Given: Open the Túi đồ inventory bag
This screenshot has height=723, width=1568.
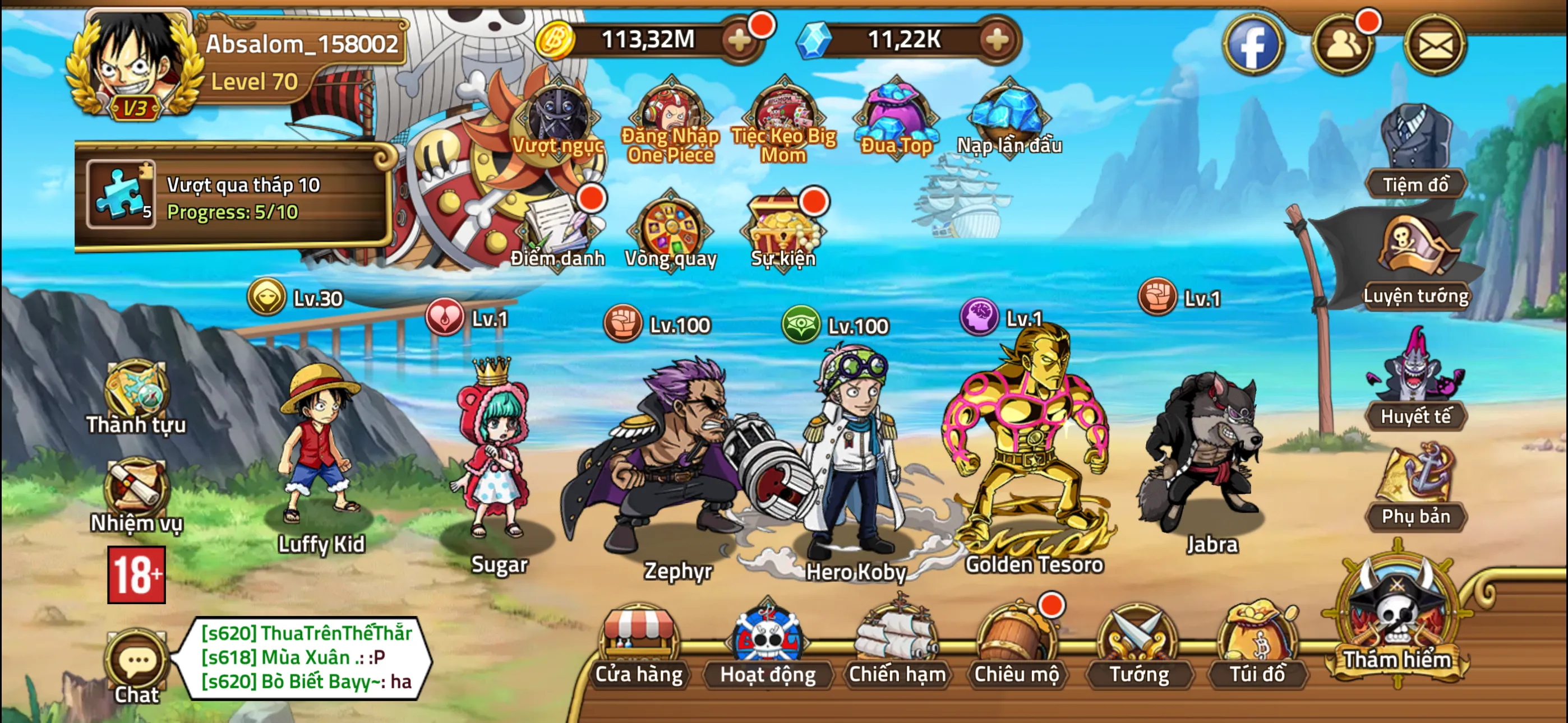Looking at the screenshot, I should (x=1257, y=646).
